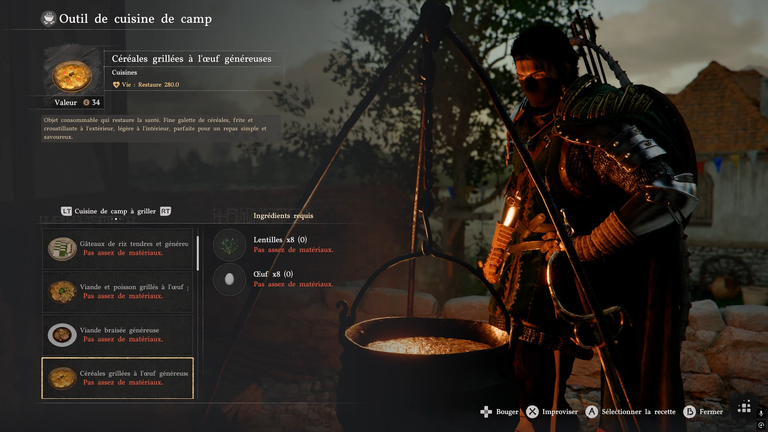Open the Cuisine de camp à griller tab

[115, 211]
